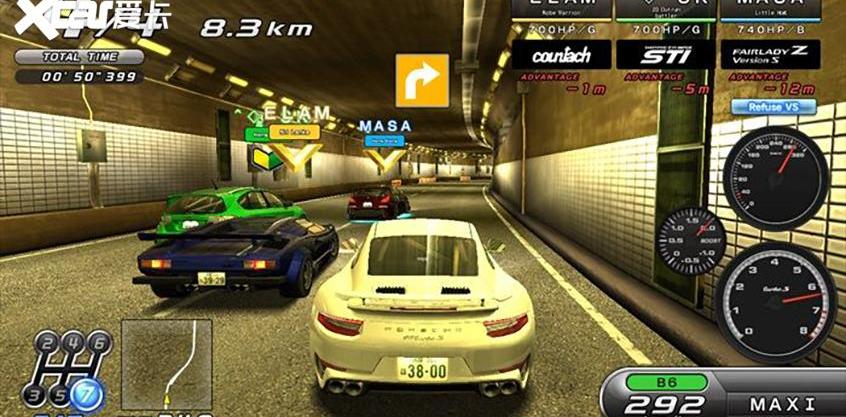Select the STI rival panel

click(x=664, y=54)
